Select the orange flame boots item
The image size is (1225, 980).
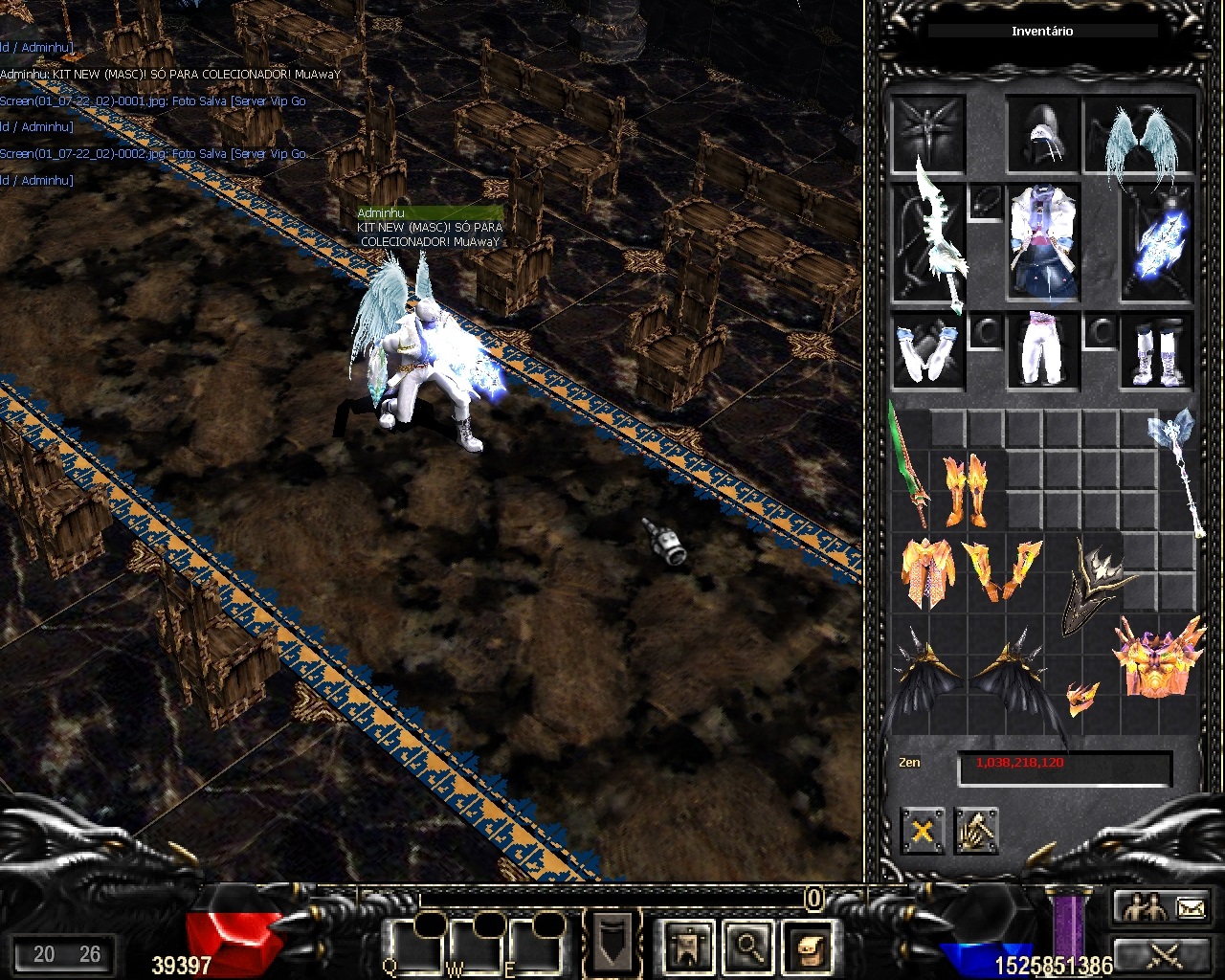966,488
